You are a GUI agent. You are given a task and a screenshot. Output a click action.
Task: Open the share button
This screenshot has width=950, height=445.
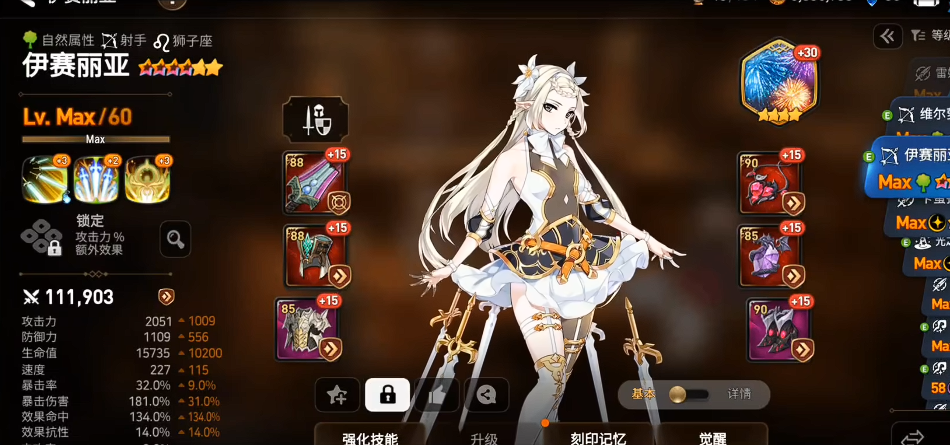(486, 395)
